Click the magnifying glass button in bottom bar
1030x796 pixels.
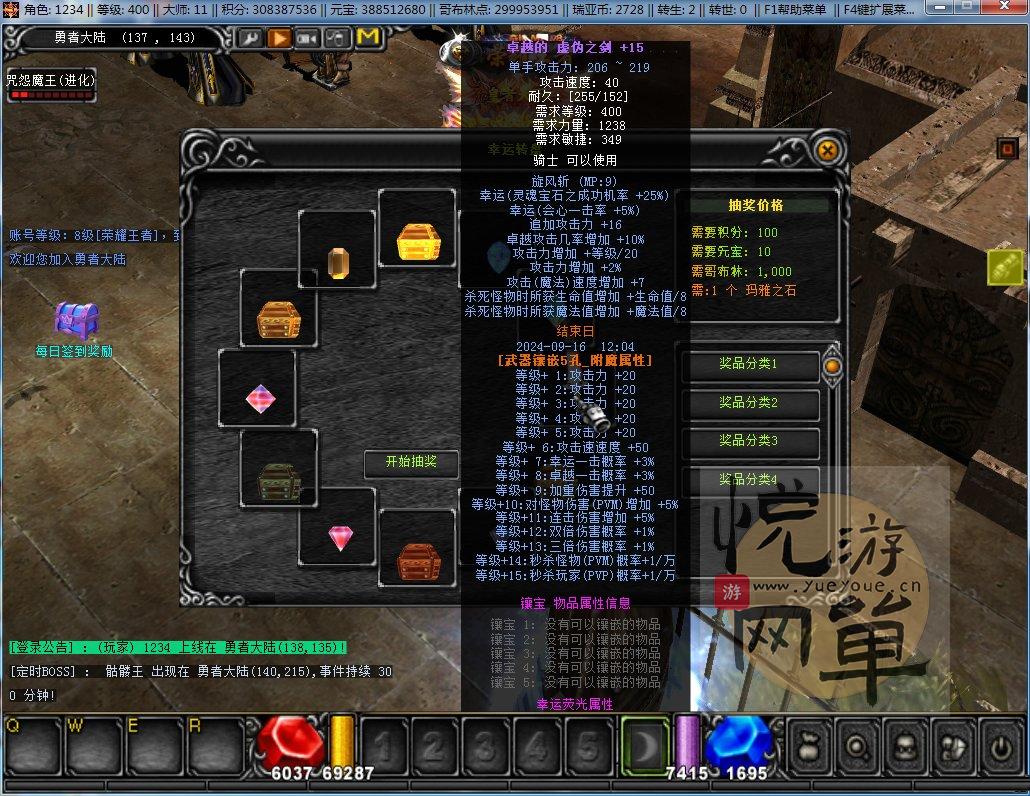(857, 748)
